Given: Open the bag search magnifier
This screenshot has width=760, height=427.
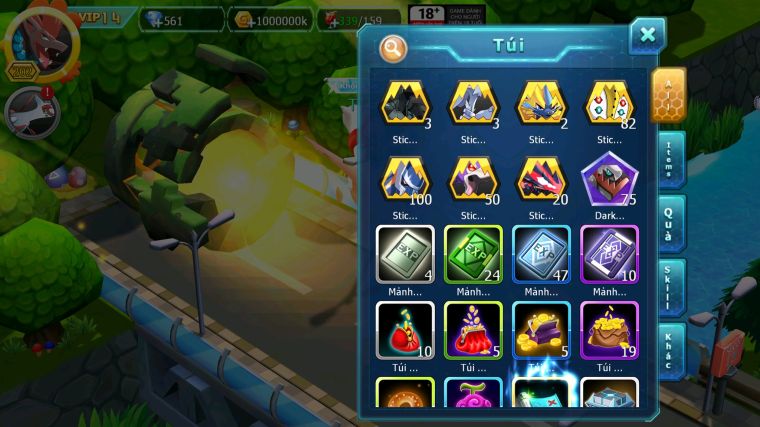Looking at the screenshot, I should point(394,47).
